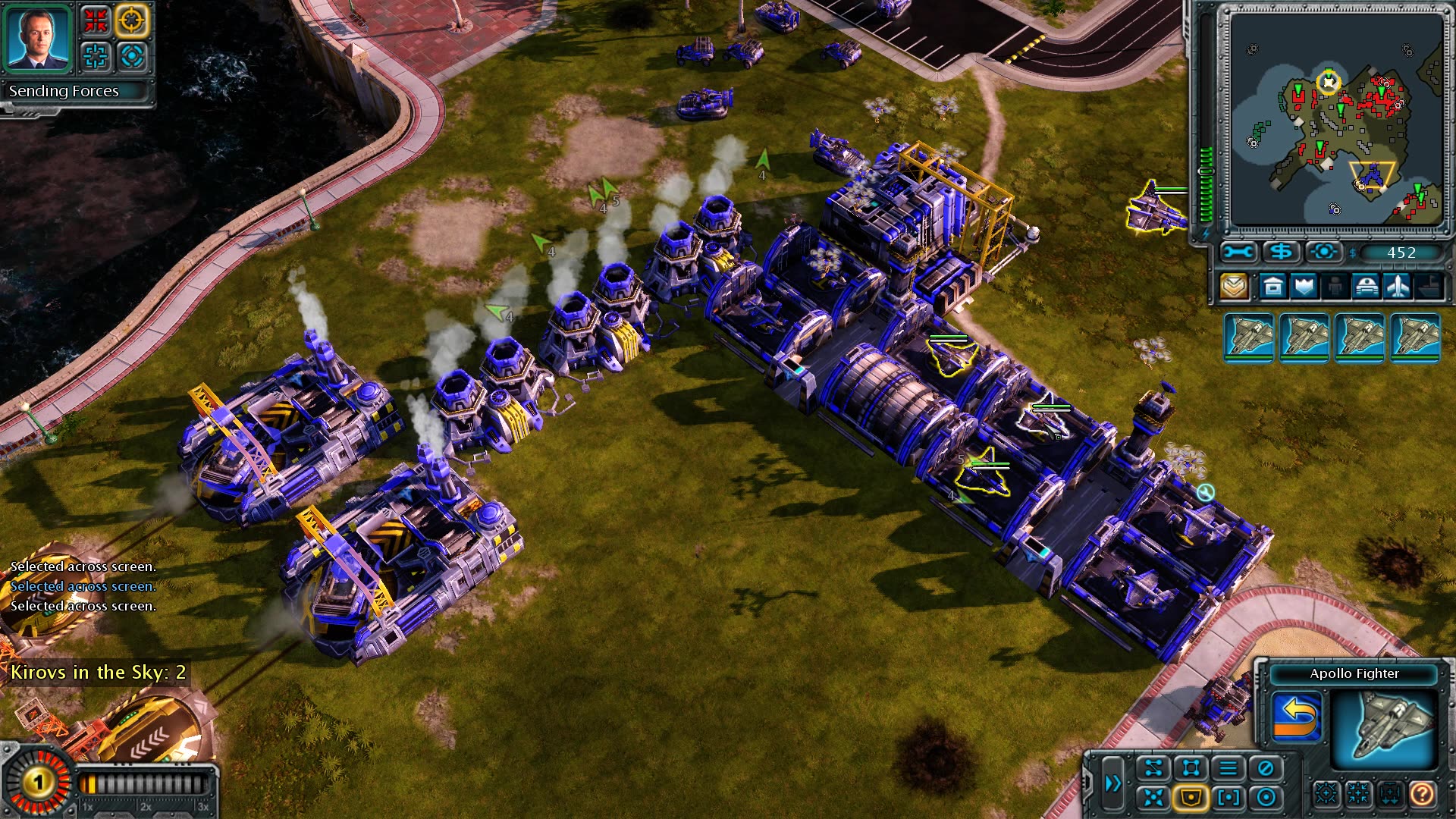The image size is (1456, 819).
Task: Select the sell structure dollar icon
Action: (x=1282, y=252)
